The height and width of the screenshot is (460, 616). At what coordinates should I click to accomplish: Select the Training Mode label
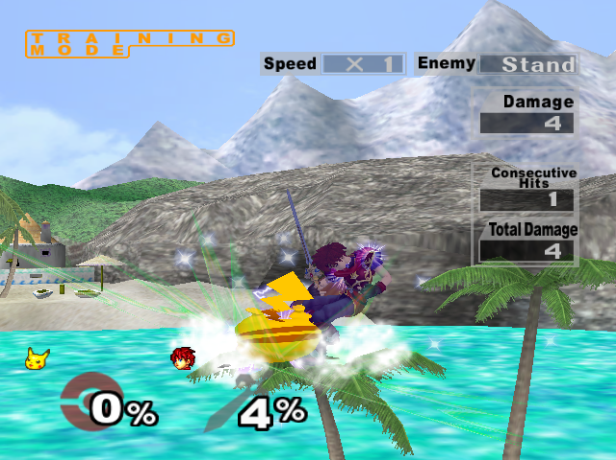tap(130, 42)
